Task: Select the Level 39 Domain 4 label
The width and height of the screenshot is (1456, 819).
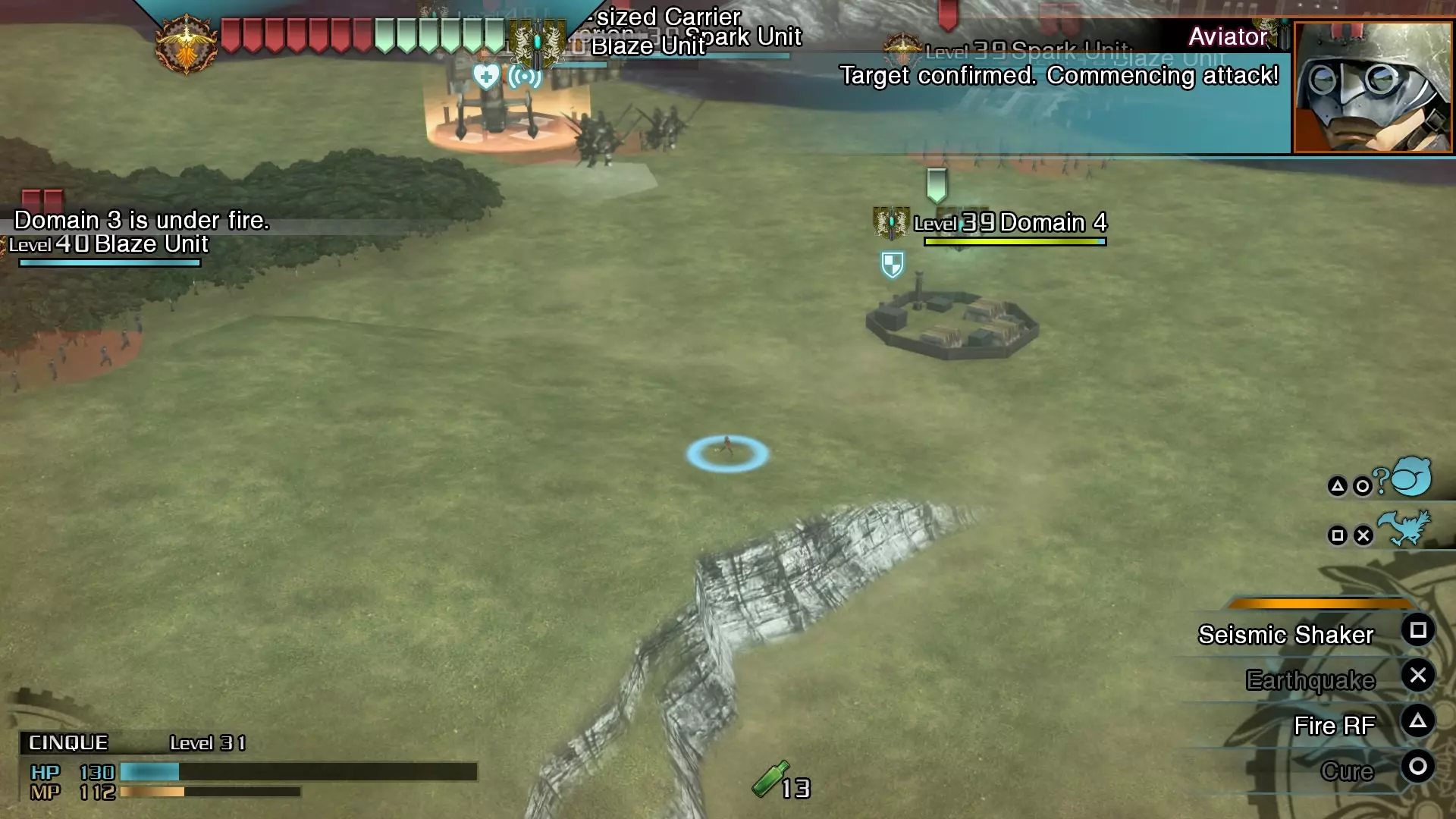Action: tap(1010, 223)
